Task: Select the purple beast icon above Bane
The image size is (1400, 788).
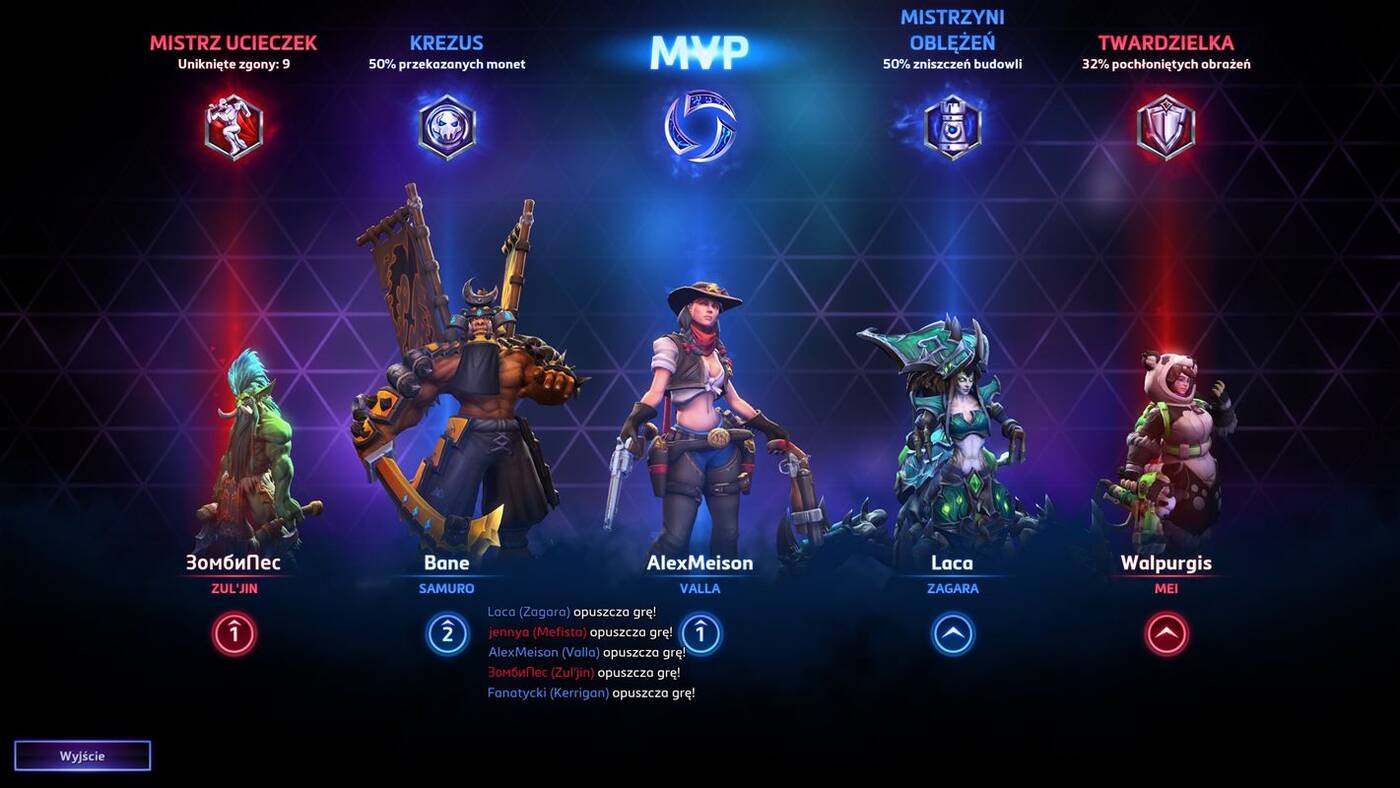Action: click(x=447, y=125)
